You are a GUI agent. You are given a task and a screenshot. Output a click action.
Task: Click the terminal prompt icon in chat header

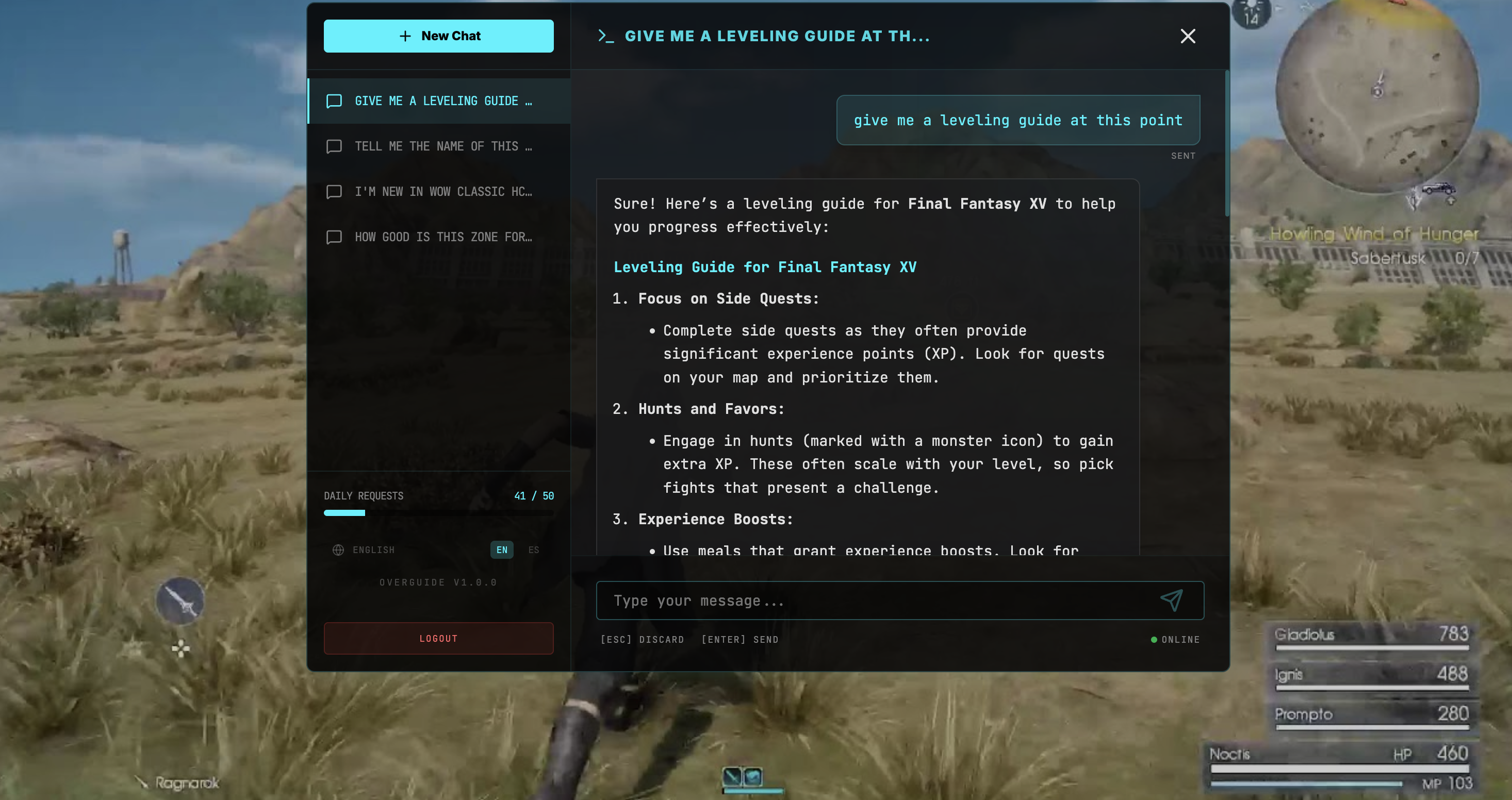606,36
